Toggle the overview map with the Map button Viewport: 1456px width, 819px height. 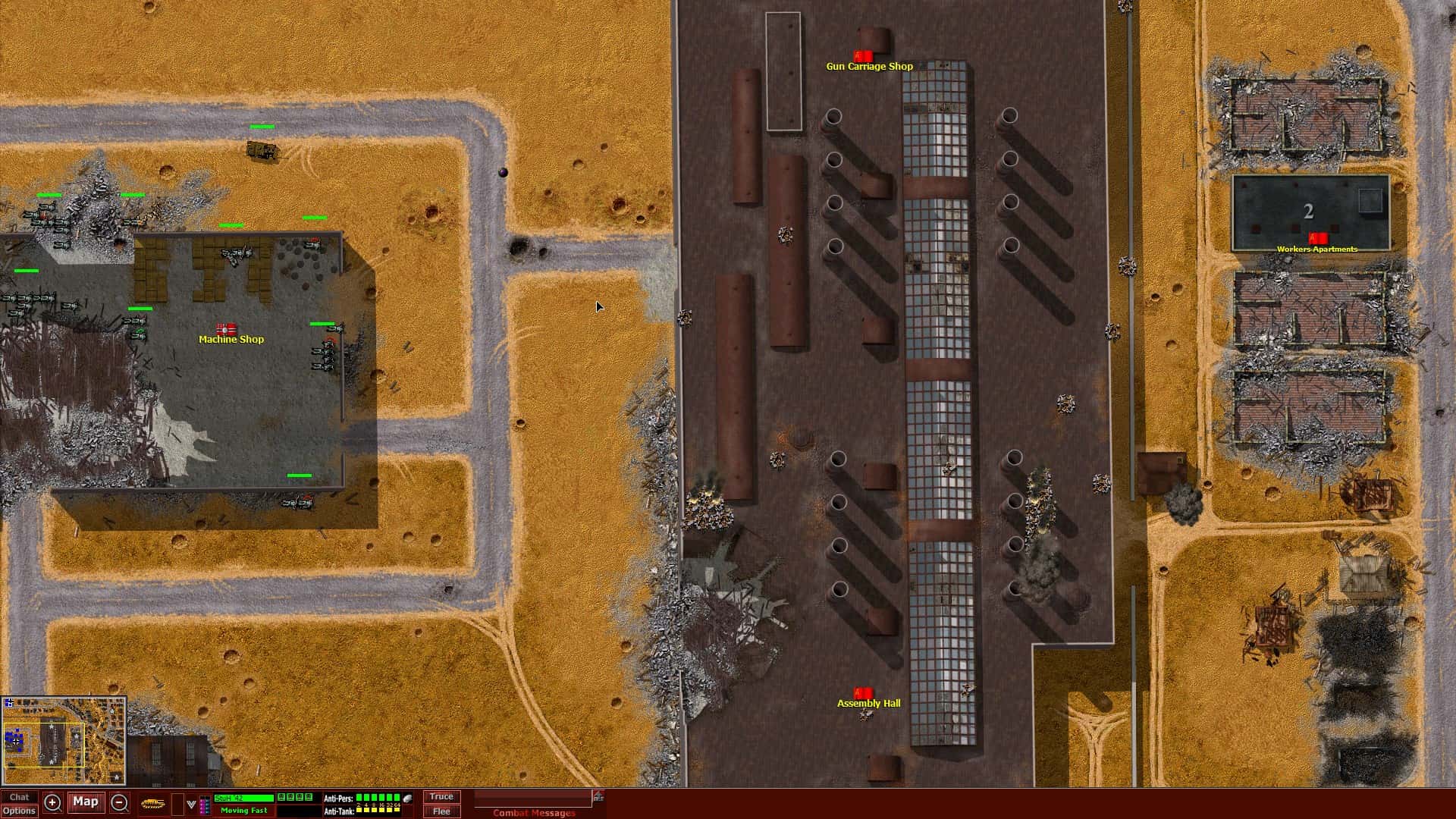click(86, 802)
